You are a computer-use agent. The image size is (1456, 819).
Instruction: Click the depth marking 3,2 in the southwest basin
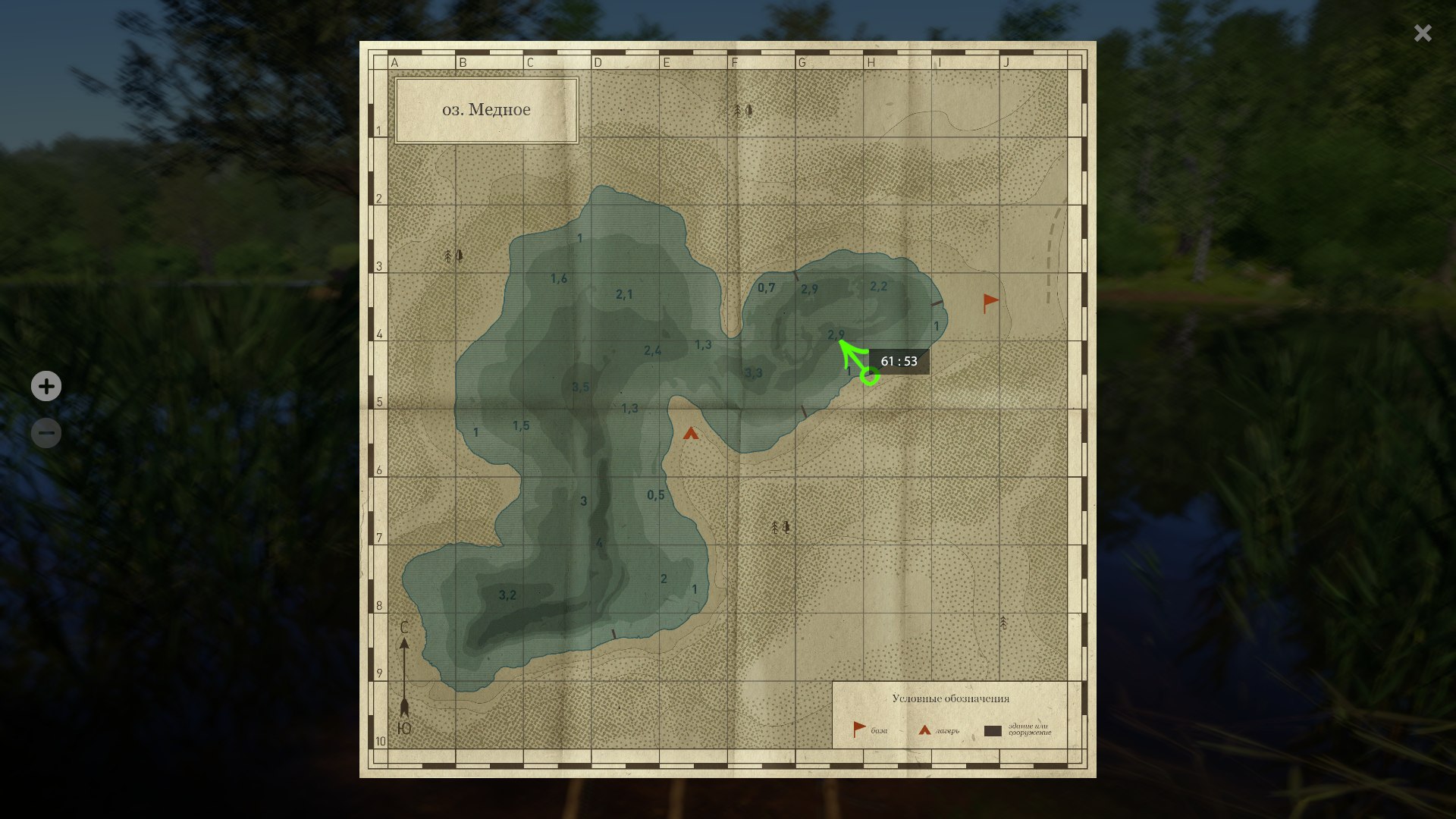click(x=506, y=595)
